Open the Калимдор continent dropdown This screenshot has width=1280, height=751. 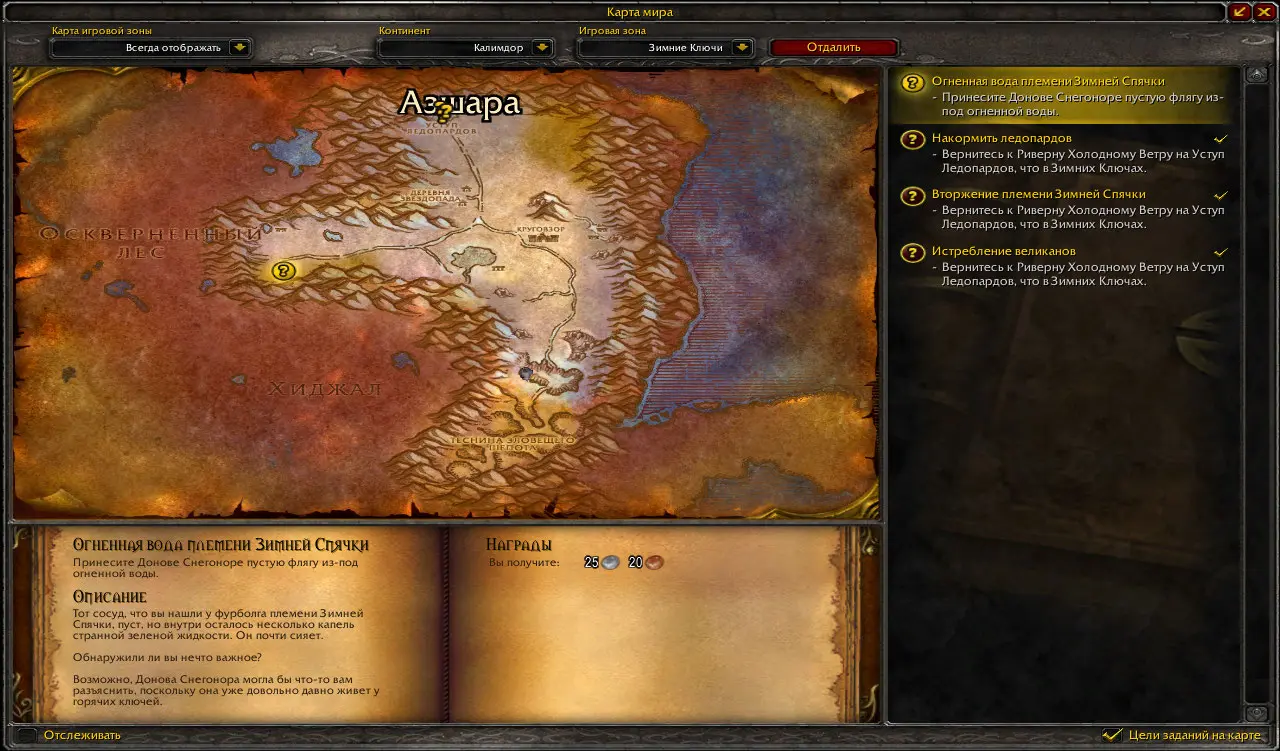(542, 47)
